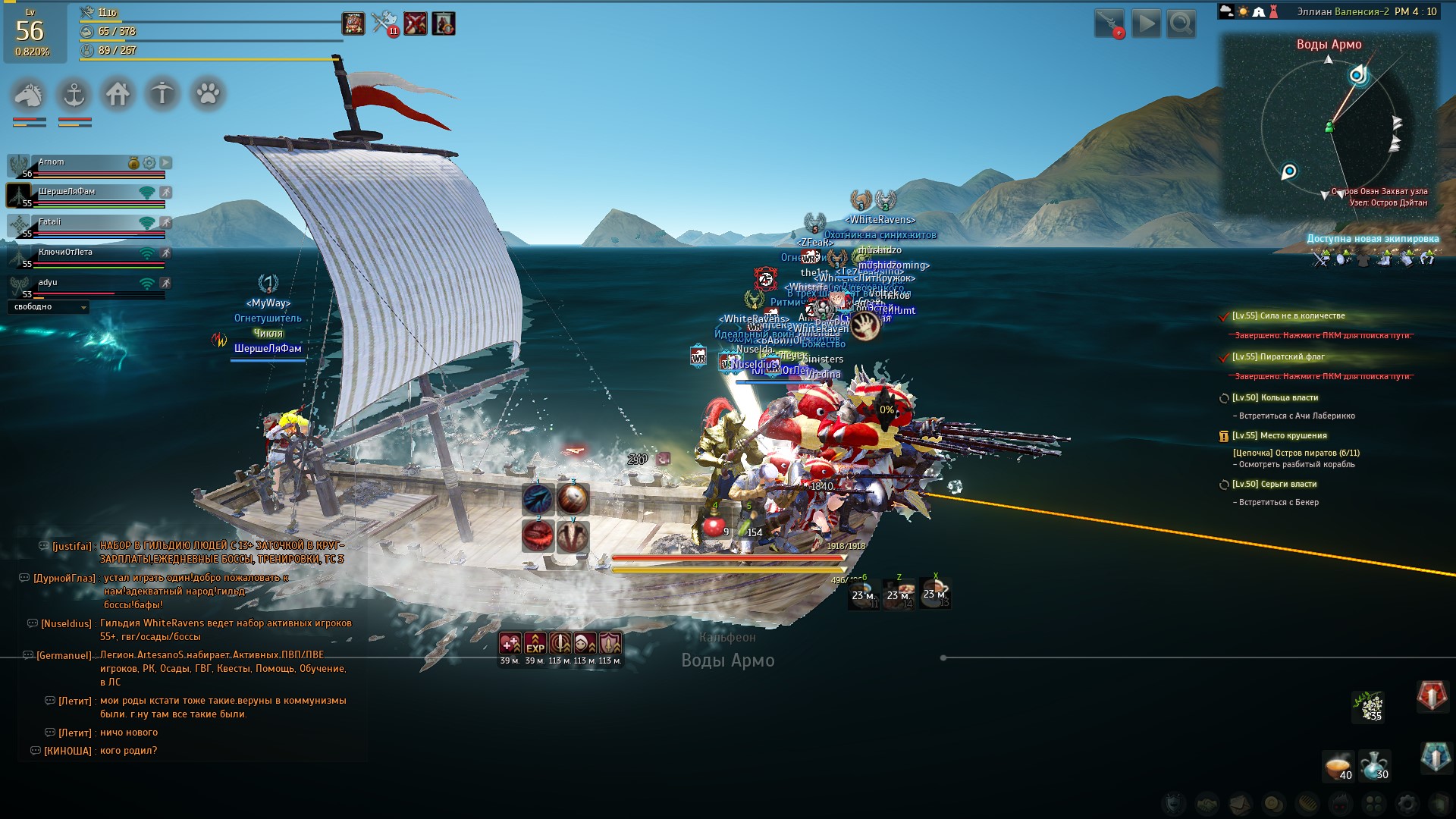Click the EXP buff icon
This screenshot has width=1456, height=819.
[x=535, y=644]
